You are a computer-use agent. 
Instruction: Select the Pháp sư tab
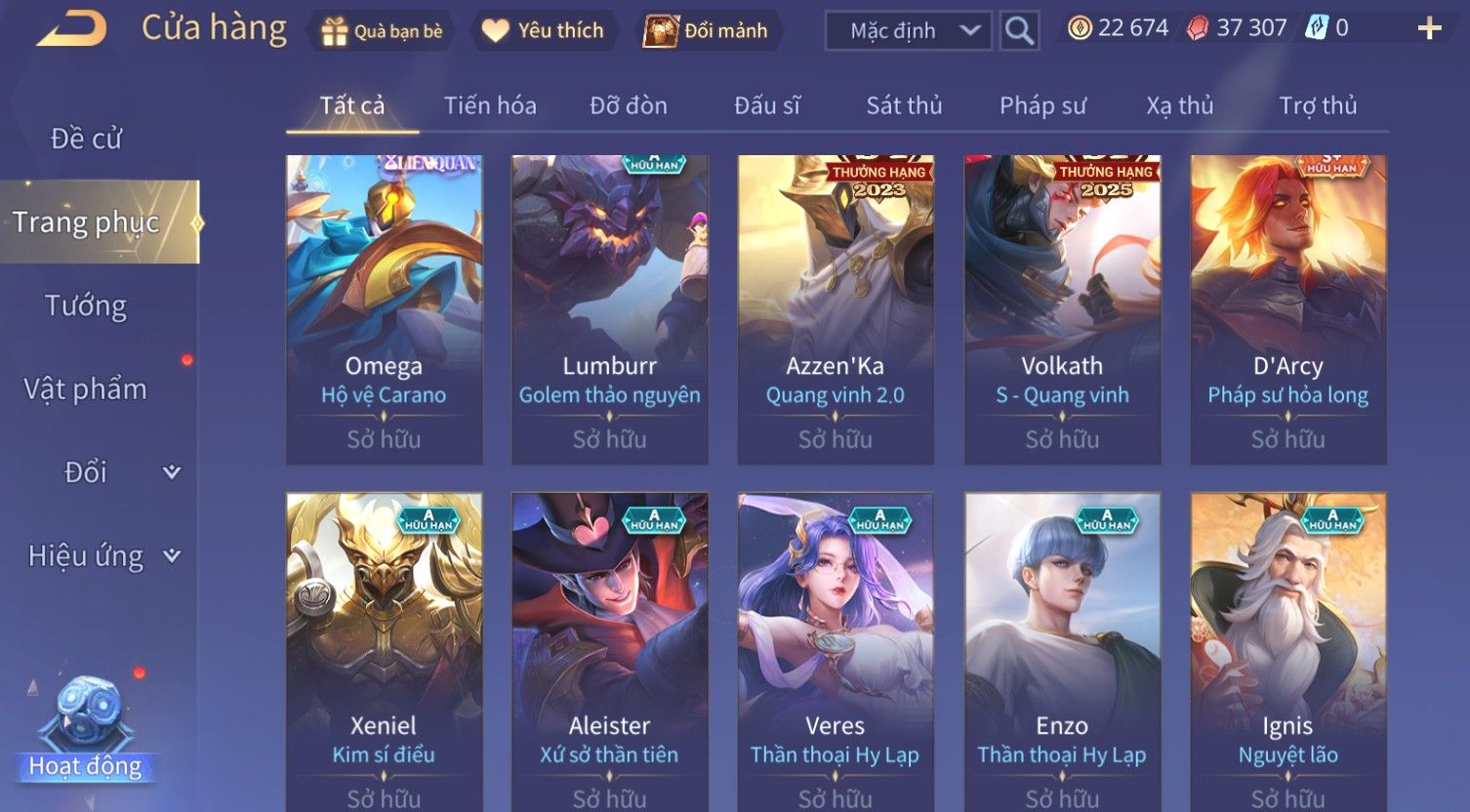tap(1042, 105)
